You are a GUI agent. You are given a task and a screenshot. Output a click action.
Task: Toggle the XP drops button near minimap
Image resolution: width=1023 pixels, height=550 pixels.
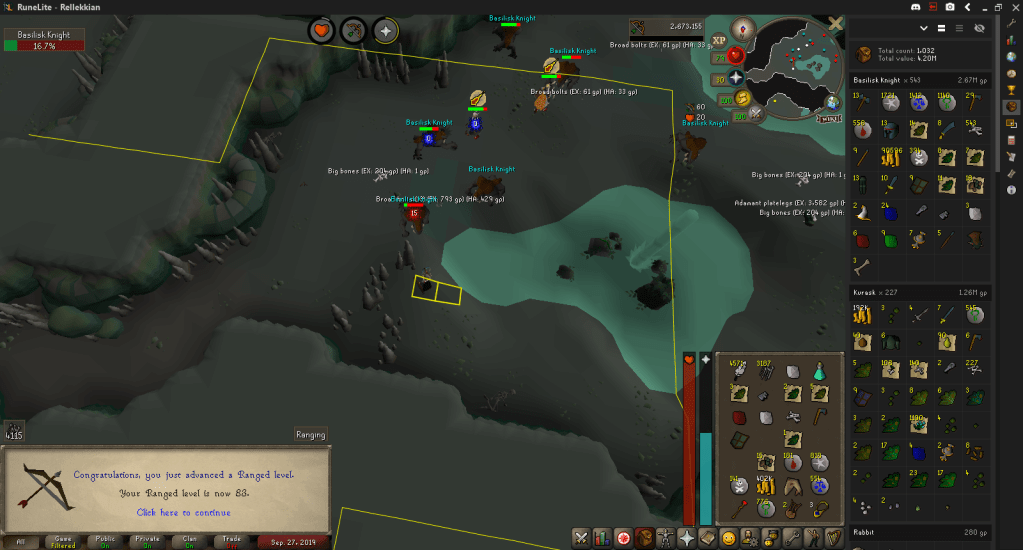(x=720, y=40)
